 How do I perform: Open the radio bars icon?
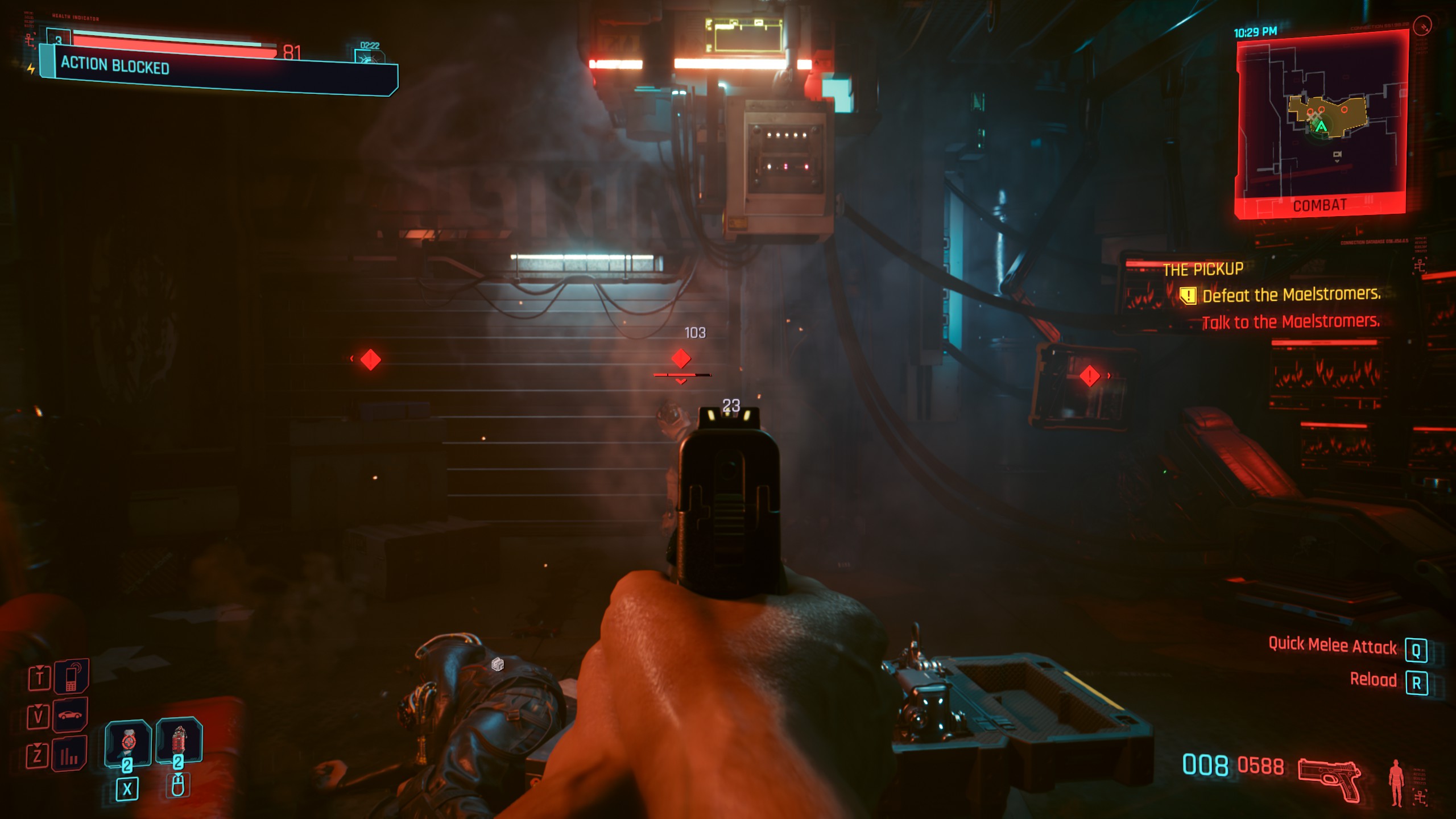point(69,754)
